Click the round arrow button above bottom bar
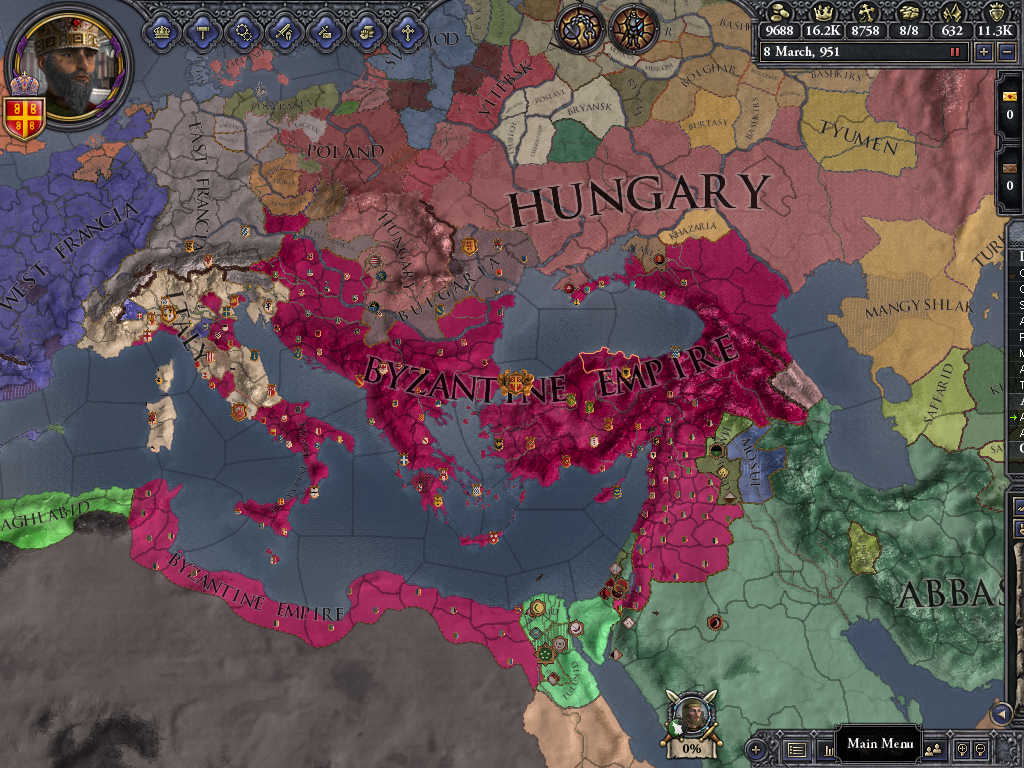This screenshot has width=1024, height=768. (x=1001, y=712)
